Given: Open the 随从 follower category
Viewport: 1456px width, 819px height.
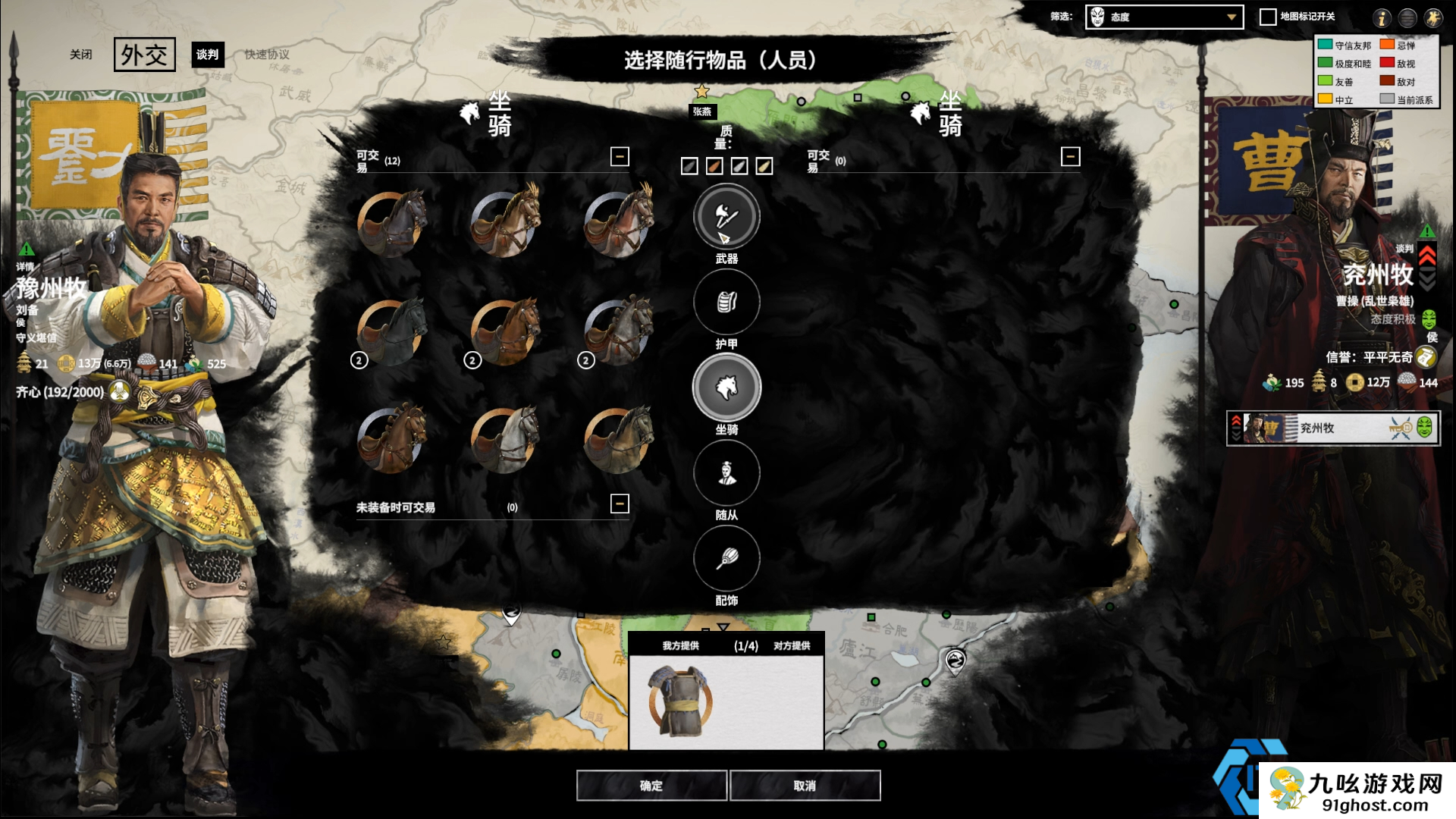Looking at the screenshot, I should click(726, 473).
